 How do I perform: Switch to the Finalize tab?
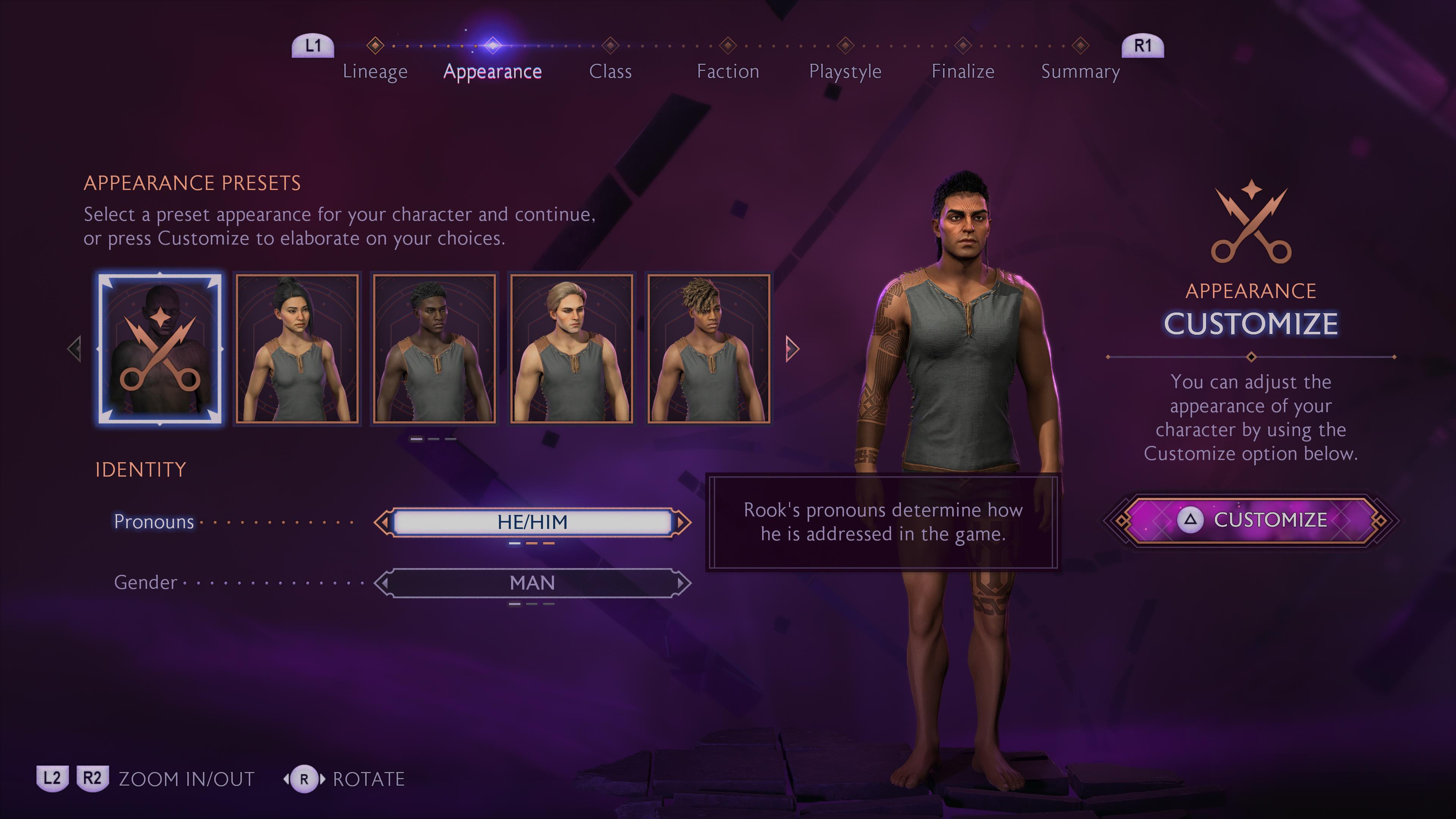click(x=963, y=71)
